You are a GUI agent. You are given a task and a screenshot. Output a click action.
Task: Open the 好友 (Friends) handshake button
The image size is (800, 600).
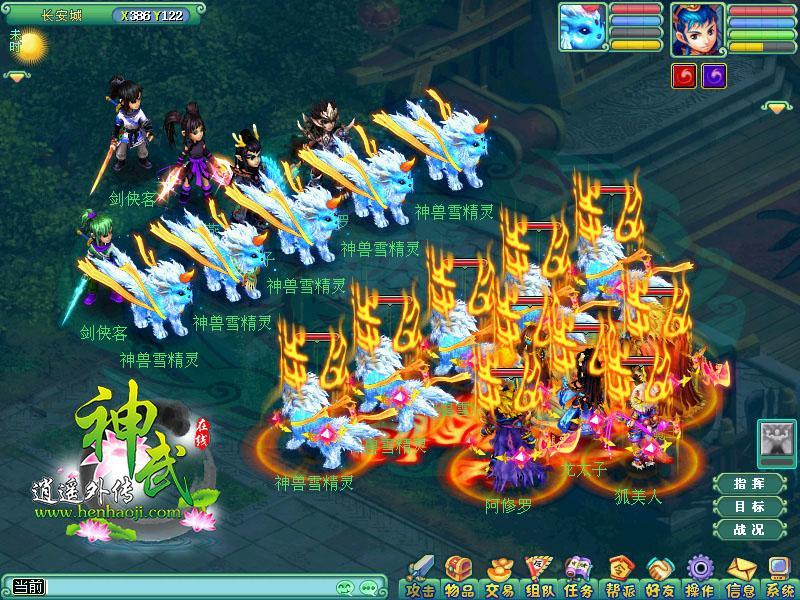point(659,581)
